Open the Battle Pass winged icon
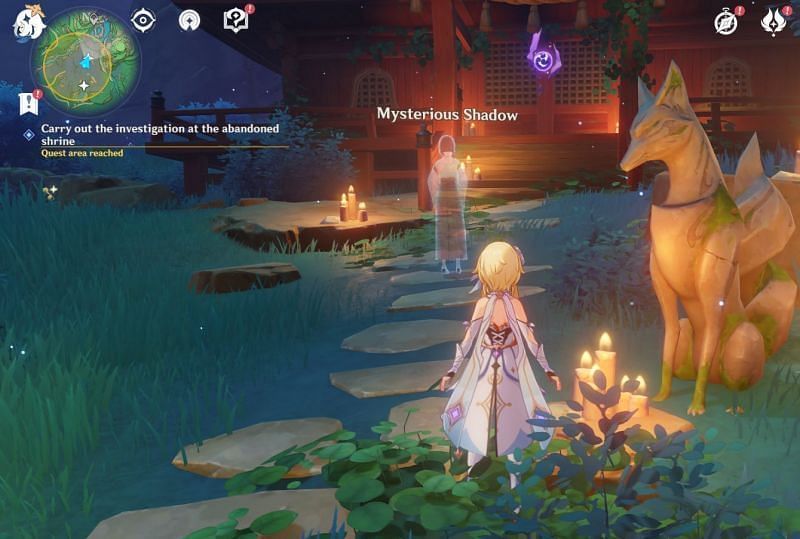 click(774, 21)
